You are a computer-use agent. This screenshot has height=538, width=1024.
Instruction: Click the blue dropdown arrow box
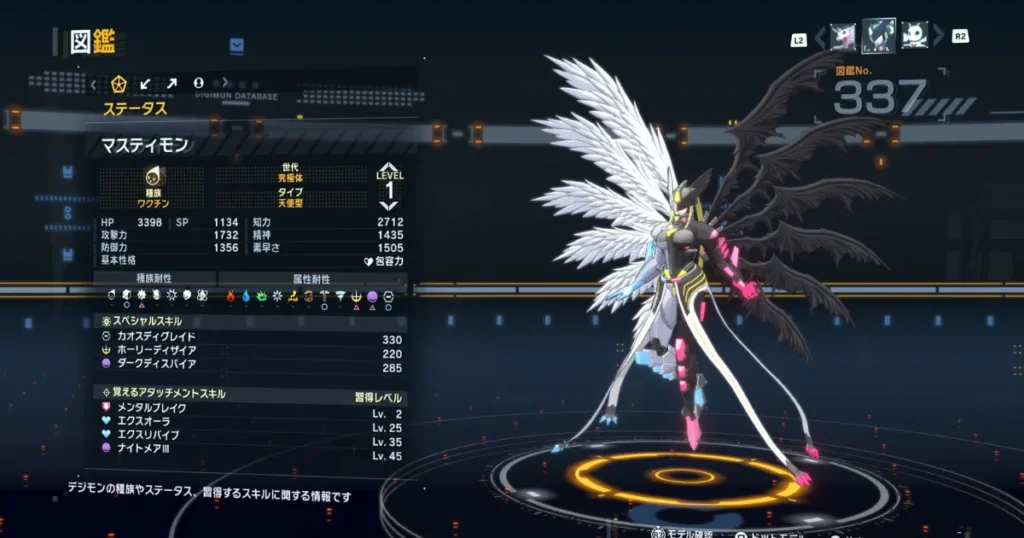[237, 45]
